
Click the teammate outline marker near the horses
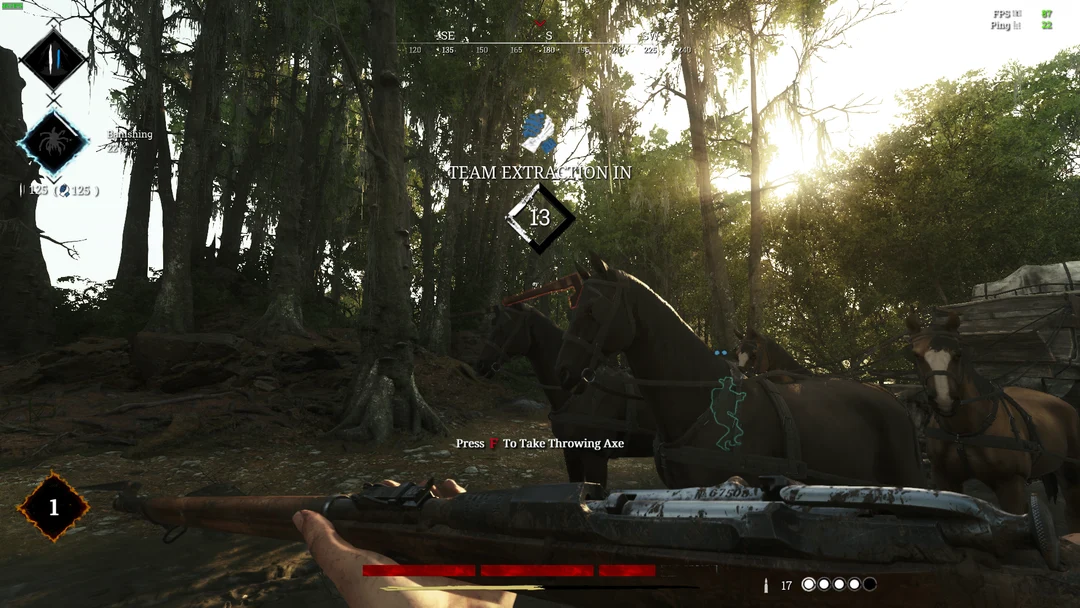click(726, 410)
